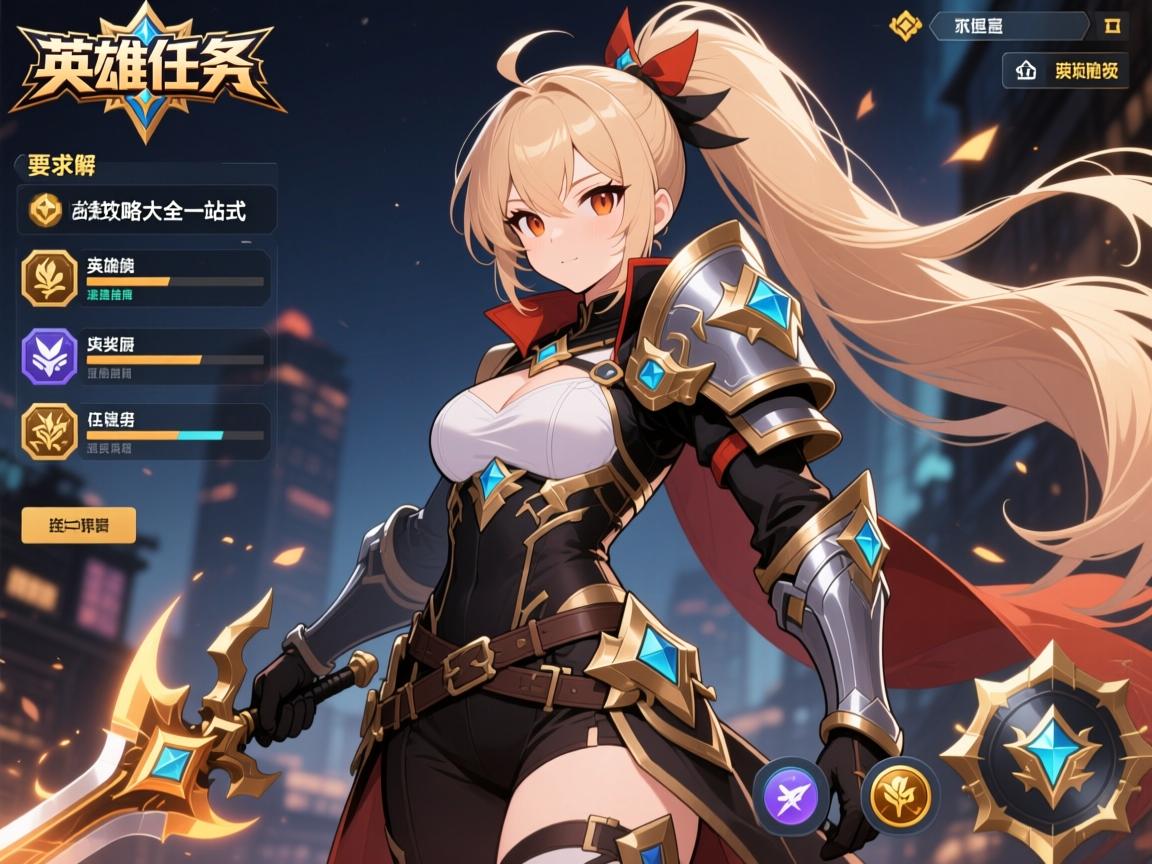Select the quest with the purple winged badge
Image resolution: width=1152 pixels, height=864 pixels.
(145, 355)
